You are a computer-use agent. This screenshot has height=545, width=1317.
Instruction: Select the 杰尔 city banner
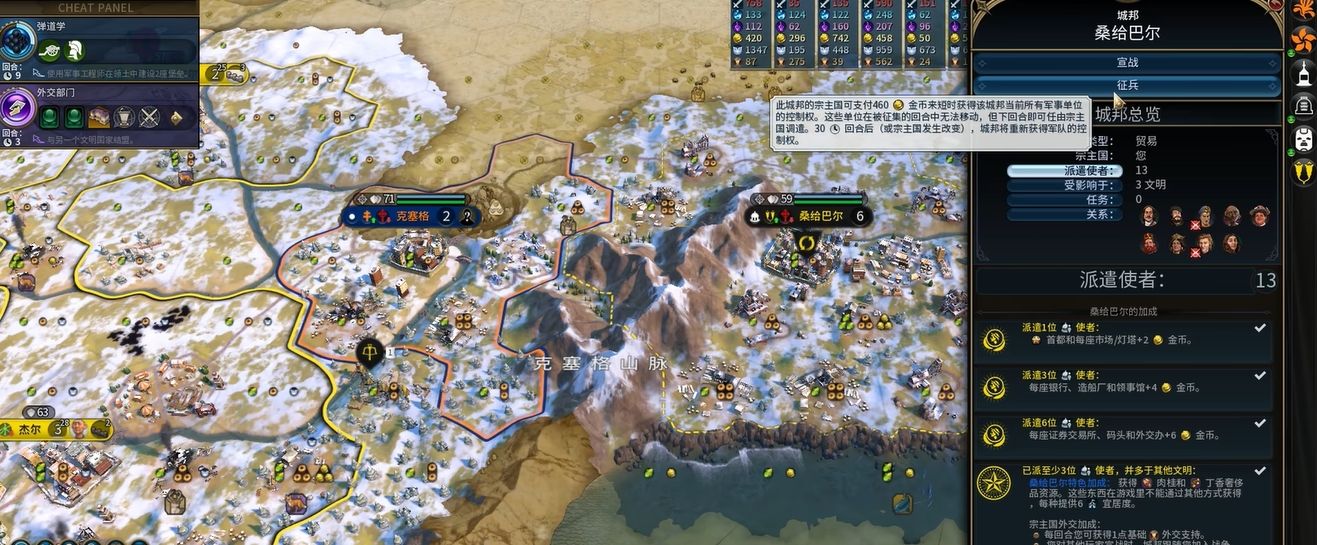[x=30, y=429]
